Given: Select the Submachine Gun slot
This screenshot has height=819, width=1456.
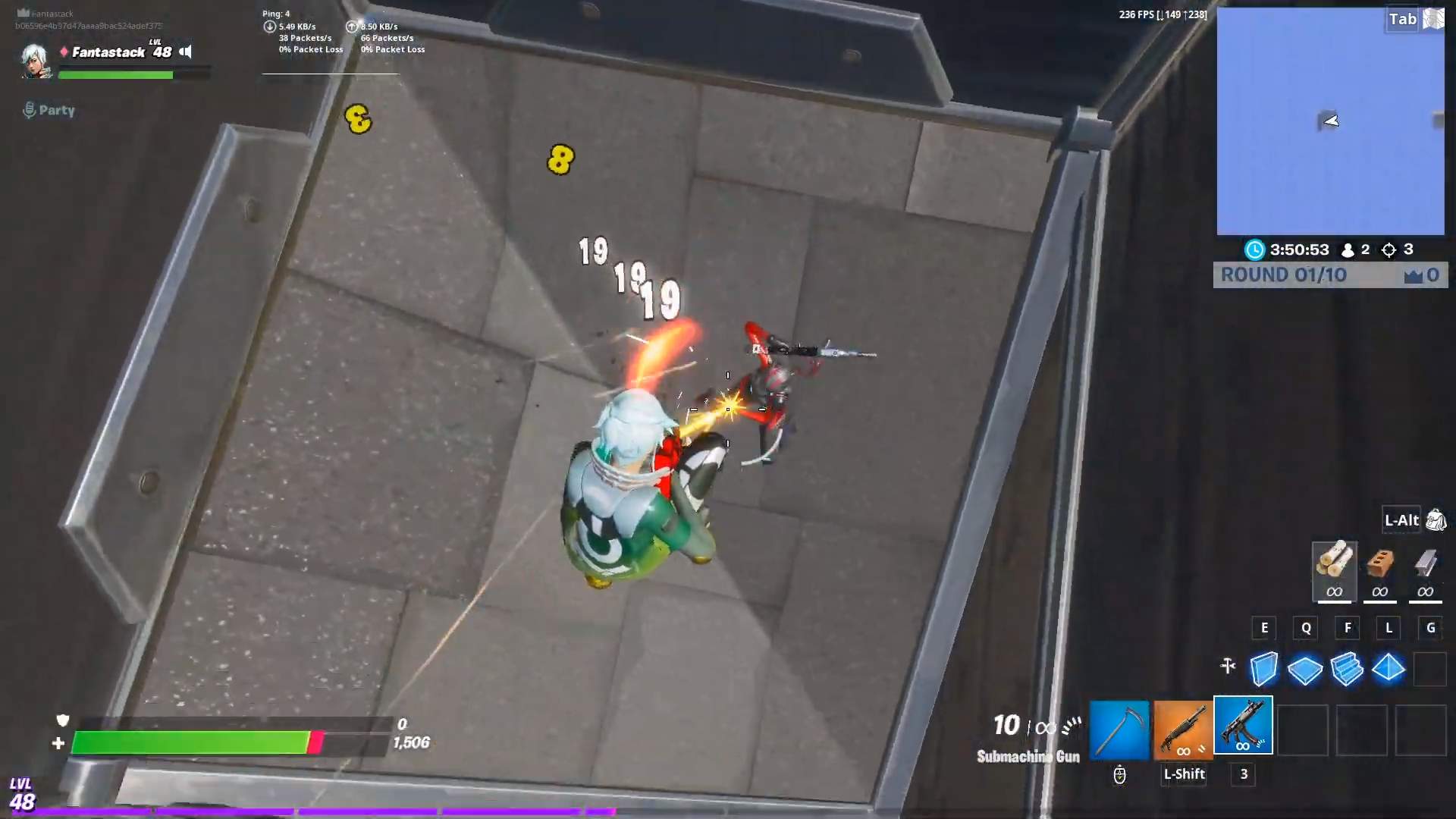Looking at the screenshot, I should tap(1243, 726).
